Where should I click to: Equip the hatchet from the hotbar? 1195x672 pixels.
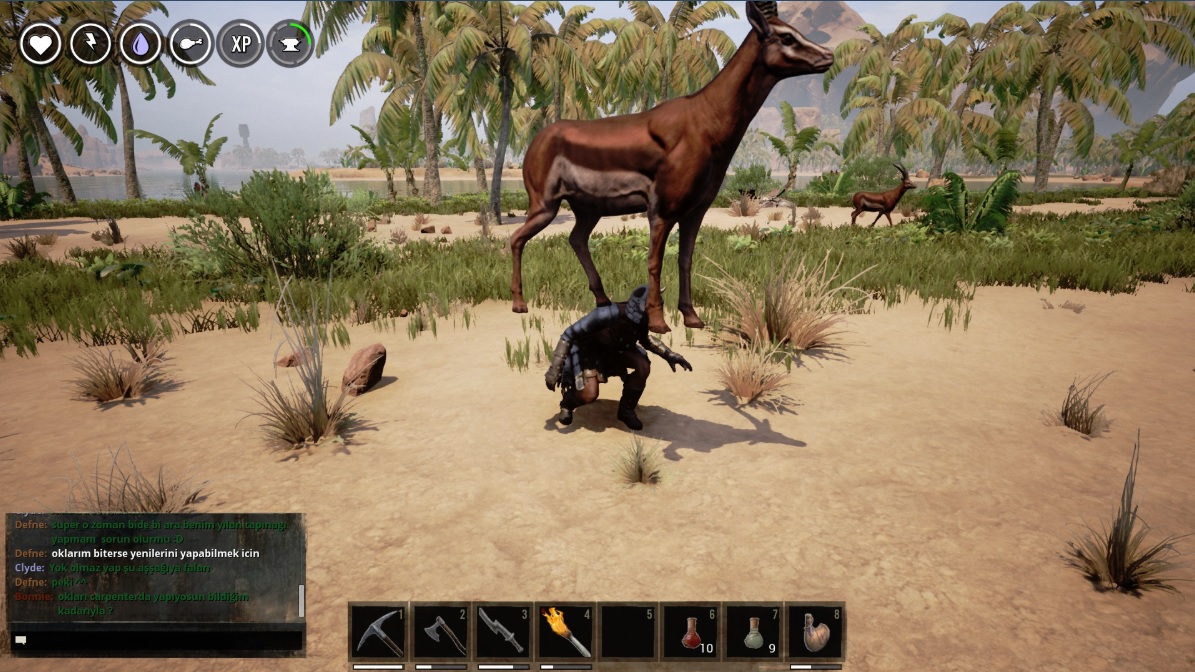(x=442, y=631)
